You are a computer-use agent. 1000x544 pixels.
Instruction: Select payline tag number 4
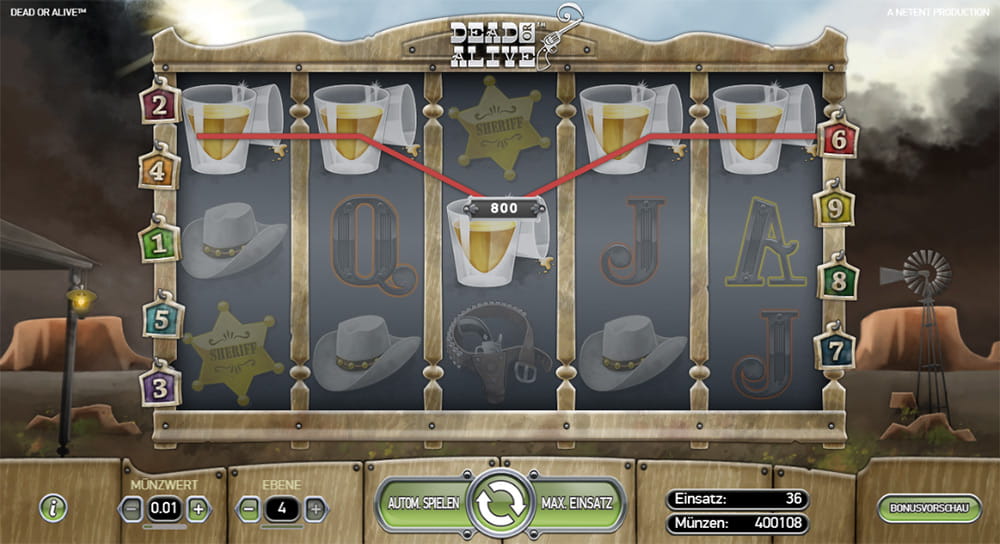tap(158, 170)
